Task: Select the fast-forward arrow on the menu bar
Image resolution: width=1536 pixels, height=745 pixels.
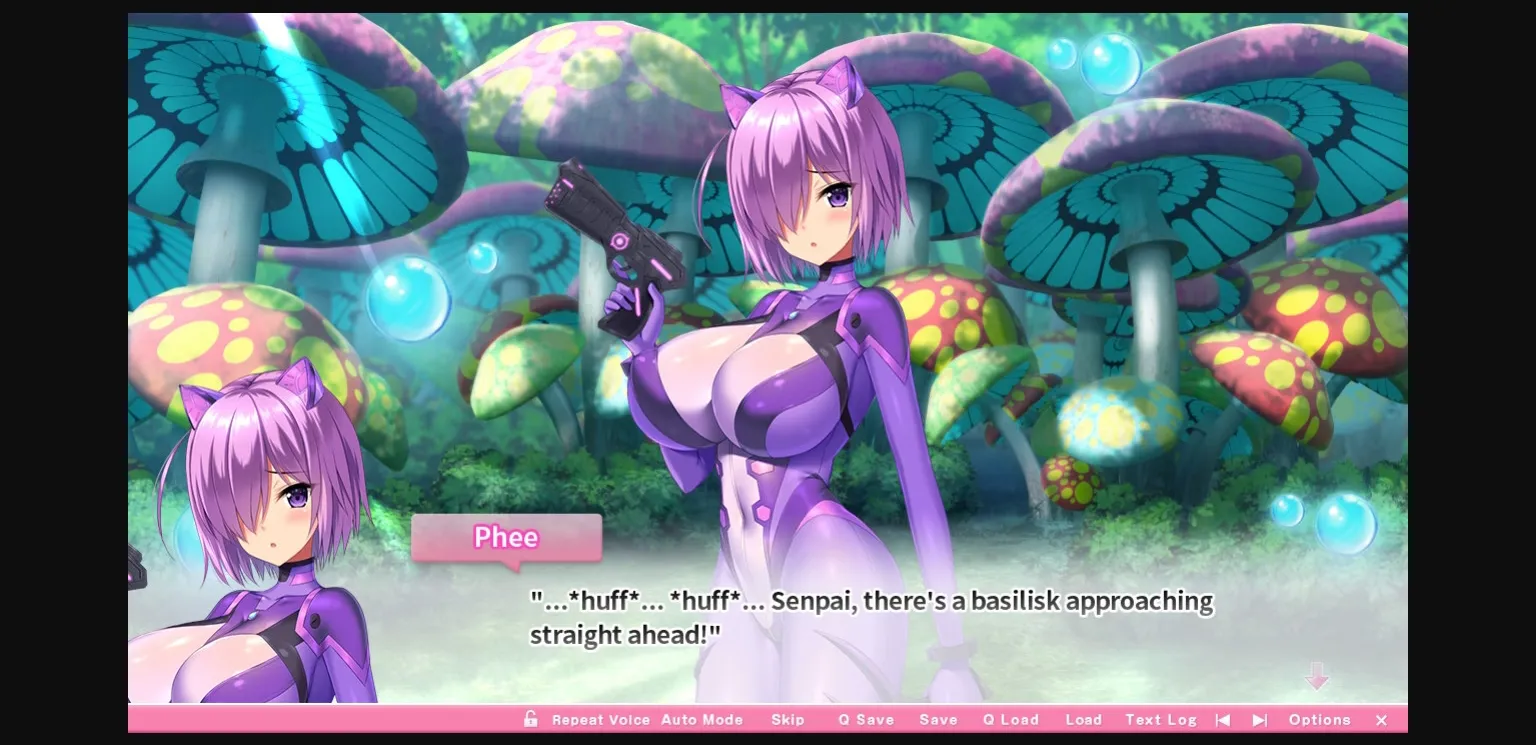Action: click(1260, 719)
